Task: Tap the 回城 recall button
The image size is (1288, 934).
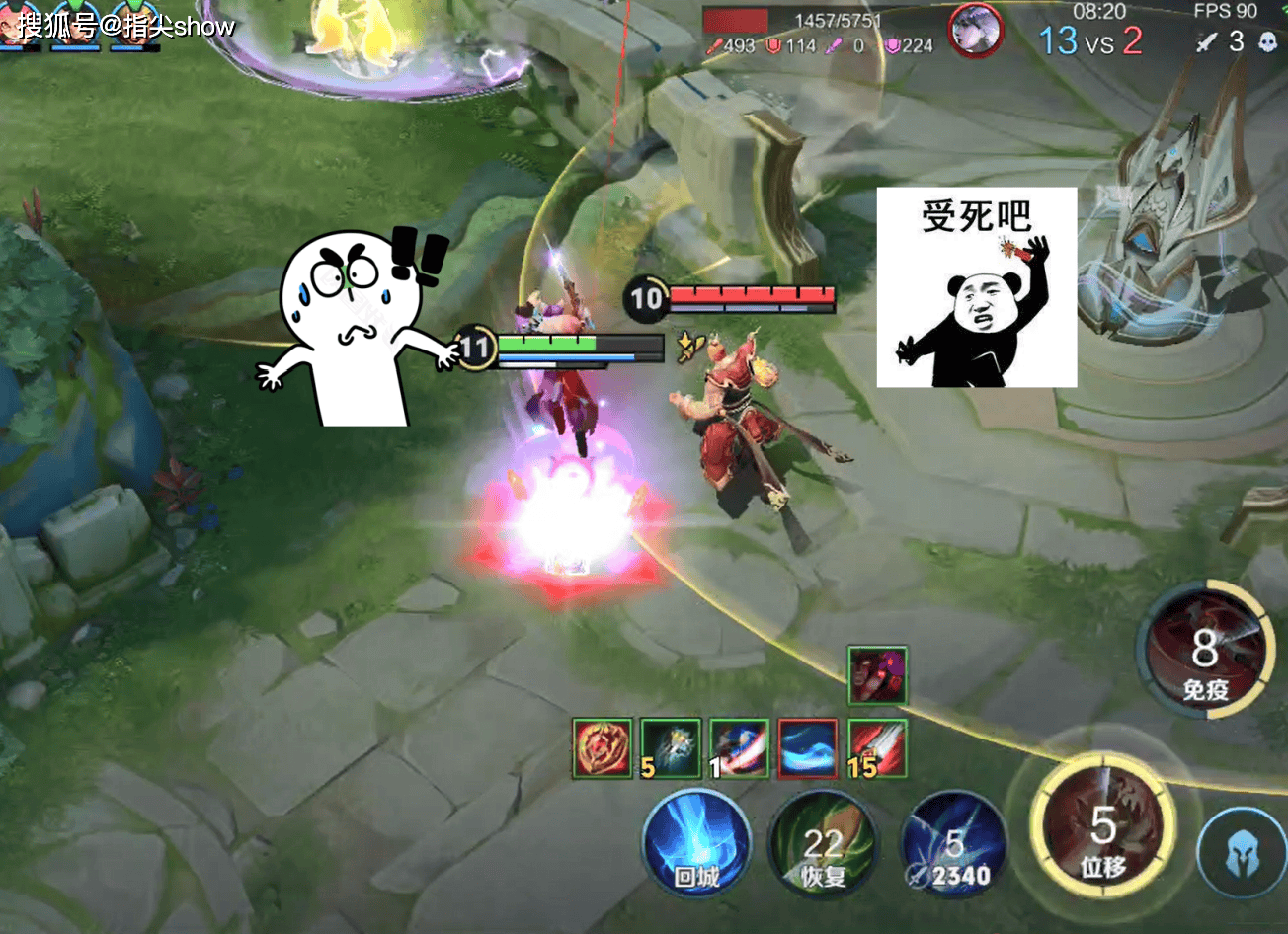Action: point(695,847)
